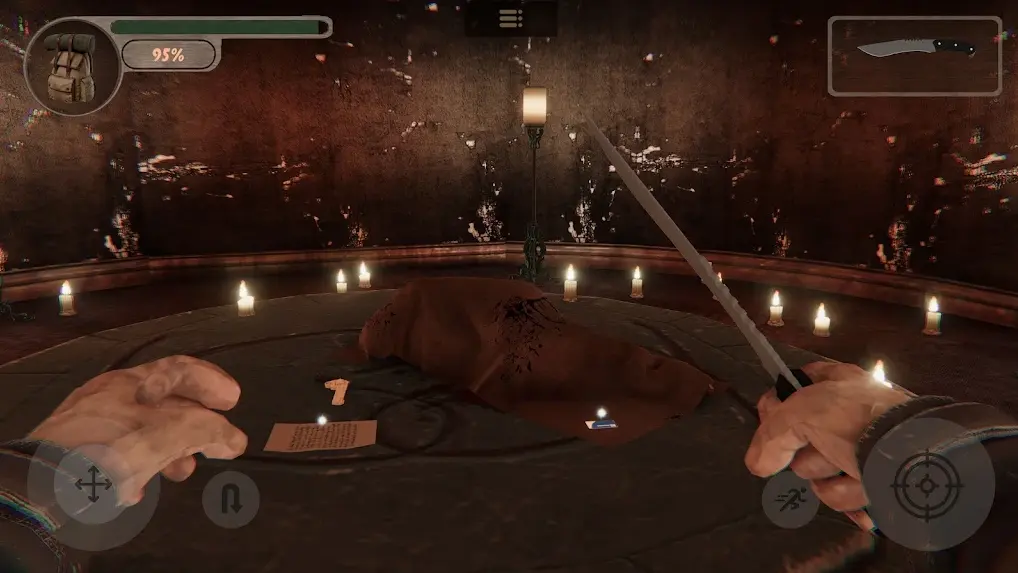Select the equipped knife weapon slot
Image resolution: width=1018 pixels, height=573 pixels.
coord(914,56)
